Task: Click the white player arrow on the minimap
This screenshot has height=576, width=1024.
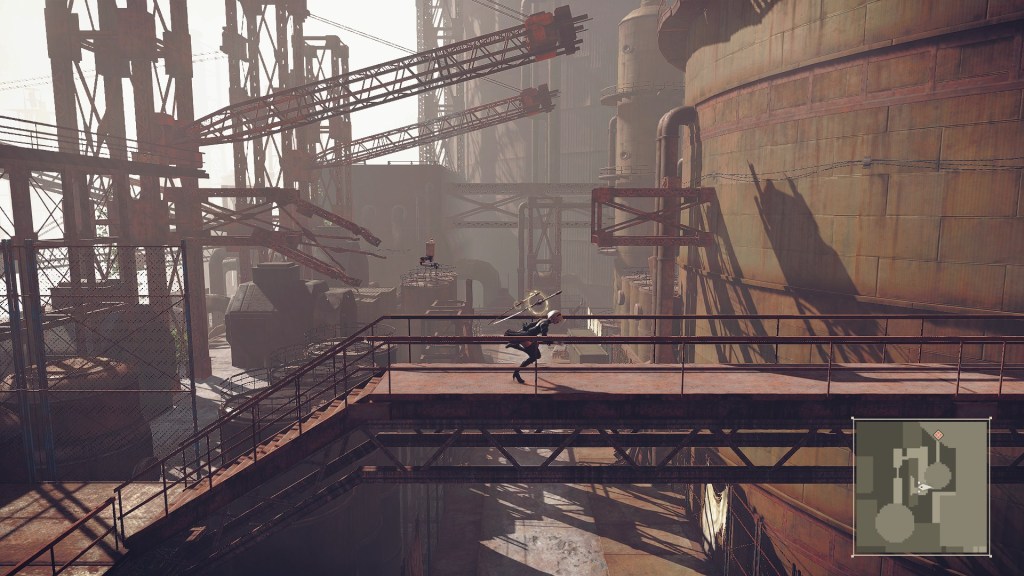Action: click(924, 487)
